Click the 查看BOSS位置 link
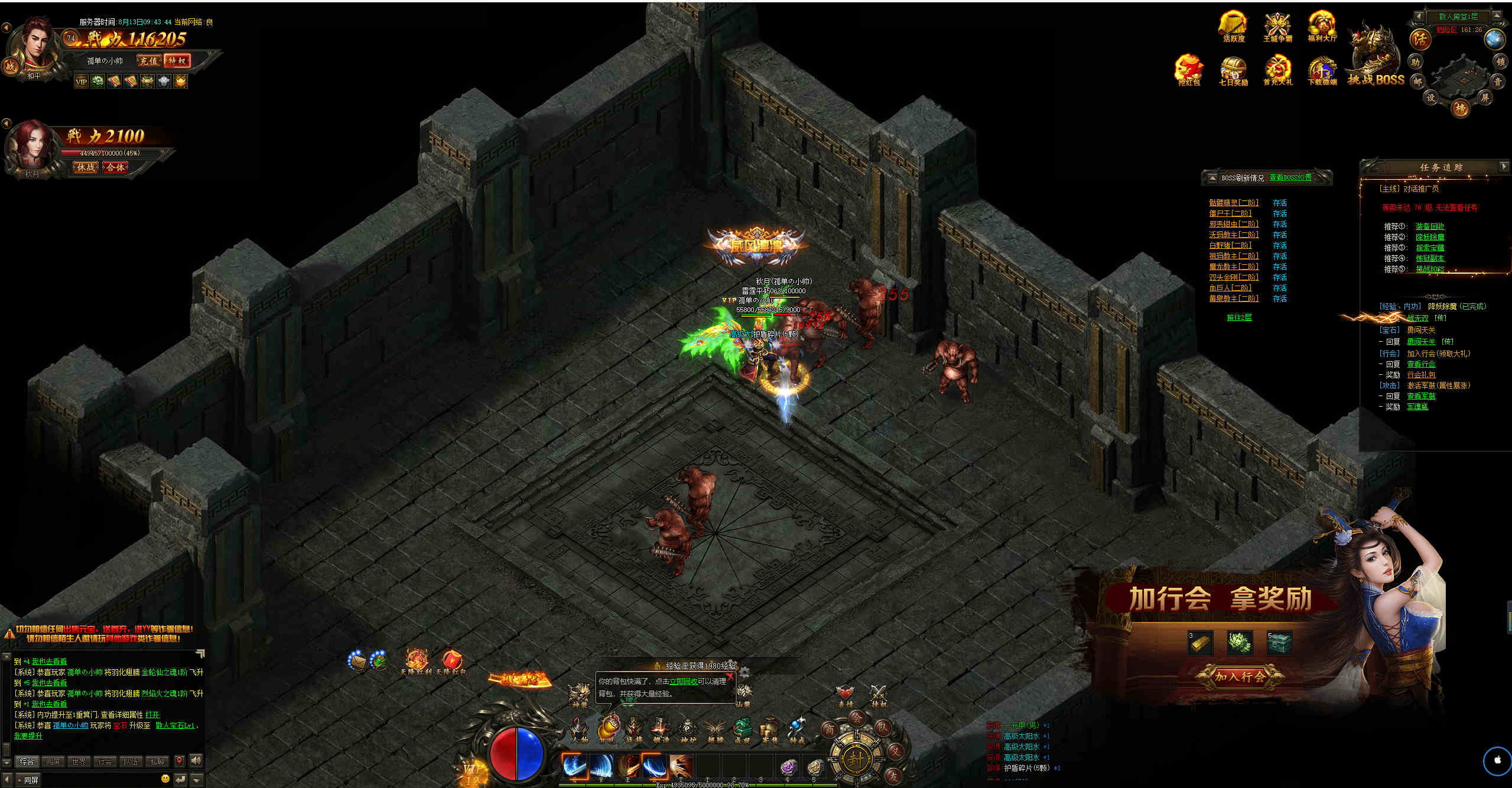Screen dimensions: 1512x788 pyautogui.click(x=1290, y=177)
